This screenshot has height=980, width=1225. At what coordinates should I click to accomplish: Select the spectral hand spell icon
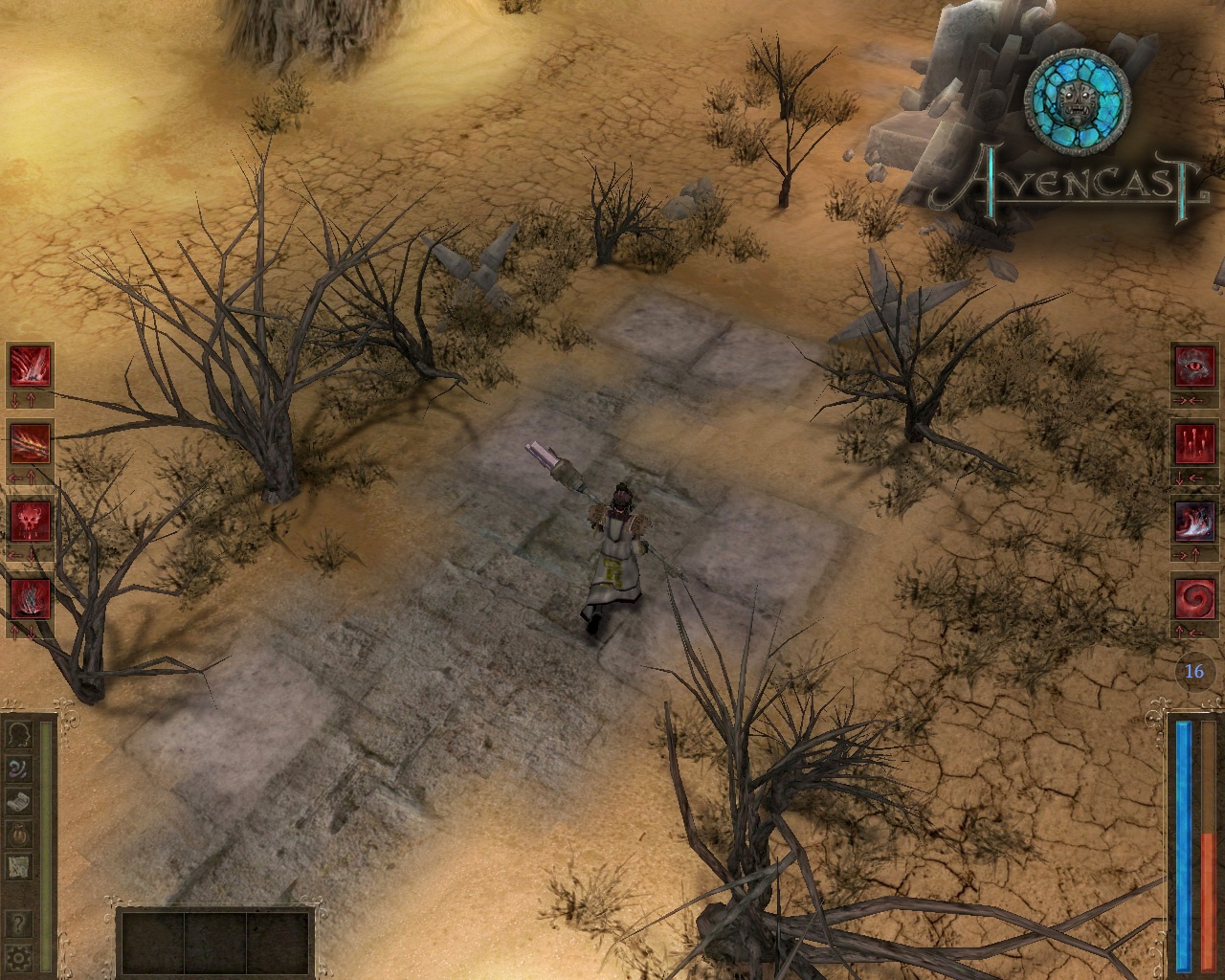(x=1193, y=520)
